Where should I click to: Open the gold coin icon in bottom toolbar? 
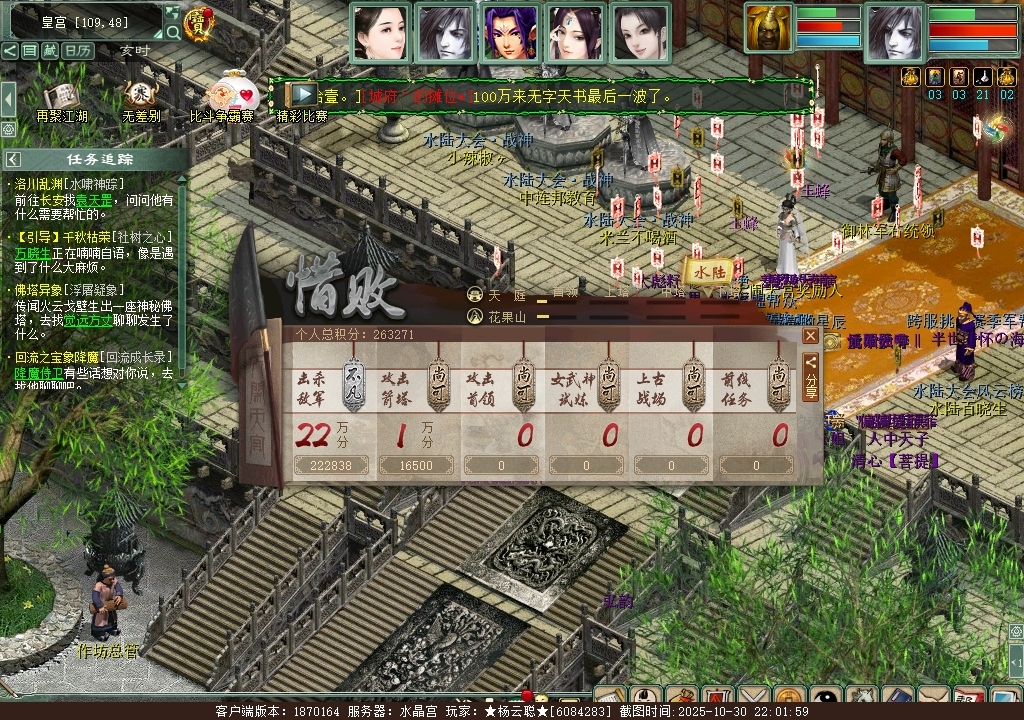[788, 698]
